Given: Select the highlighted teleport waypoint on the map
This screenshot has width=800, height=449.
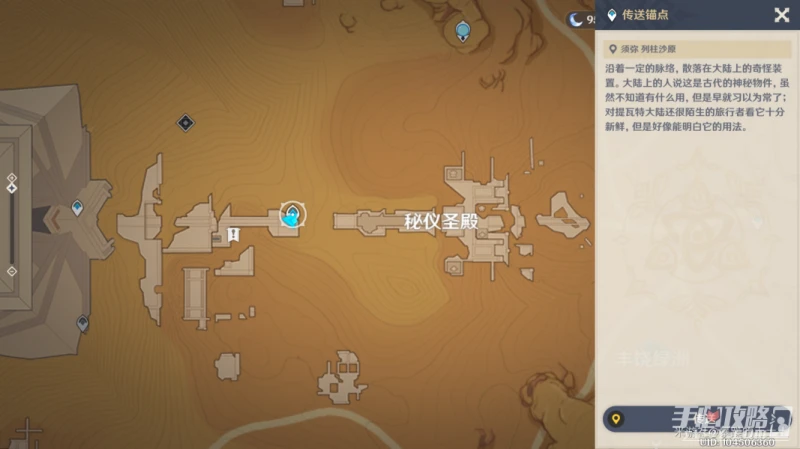Looking at the screenshot, I should click(x=291, y=214).
